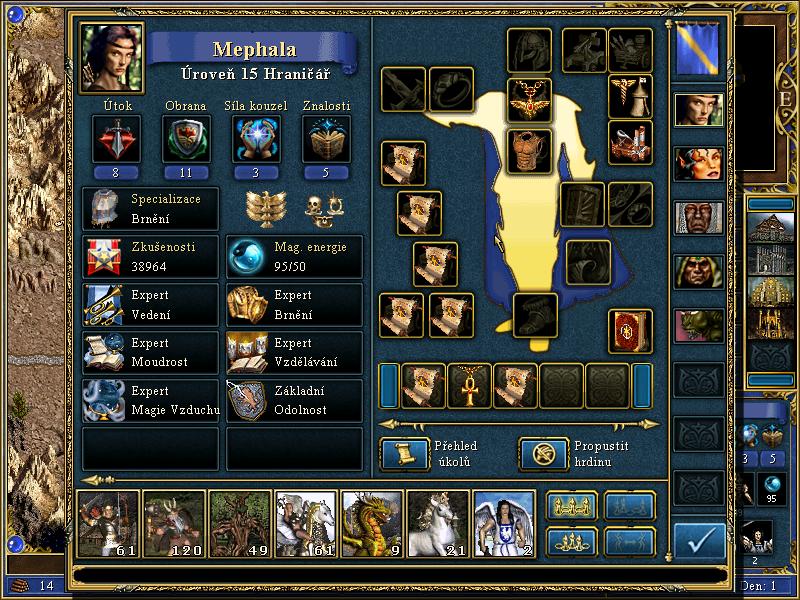This screenshot has height=600, width=800.
Task: Open Přehled úkolů quest log
Action: coord(404,453)
